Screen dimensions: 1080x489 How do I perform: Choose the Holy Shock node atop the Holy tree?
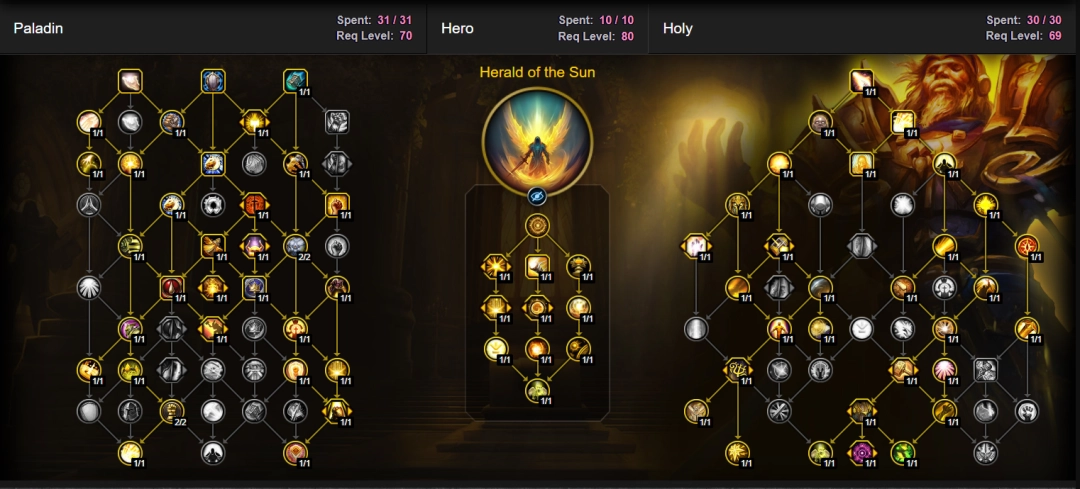pyautogui.click(x=861, y=80)
